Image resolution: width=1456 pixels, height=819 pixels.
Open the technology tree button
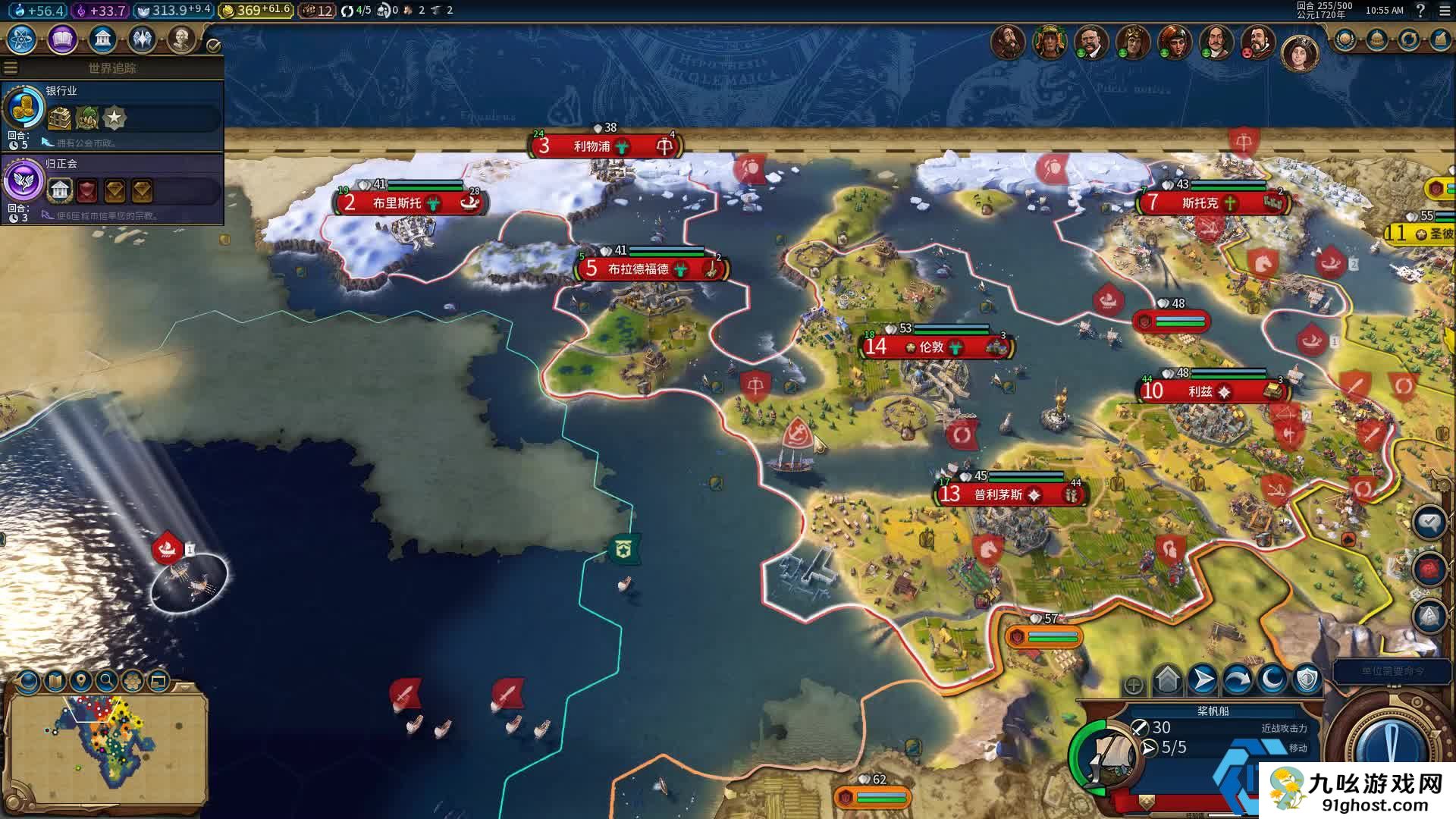pyautogui.click(x=22, y=39)
